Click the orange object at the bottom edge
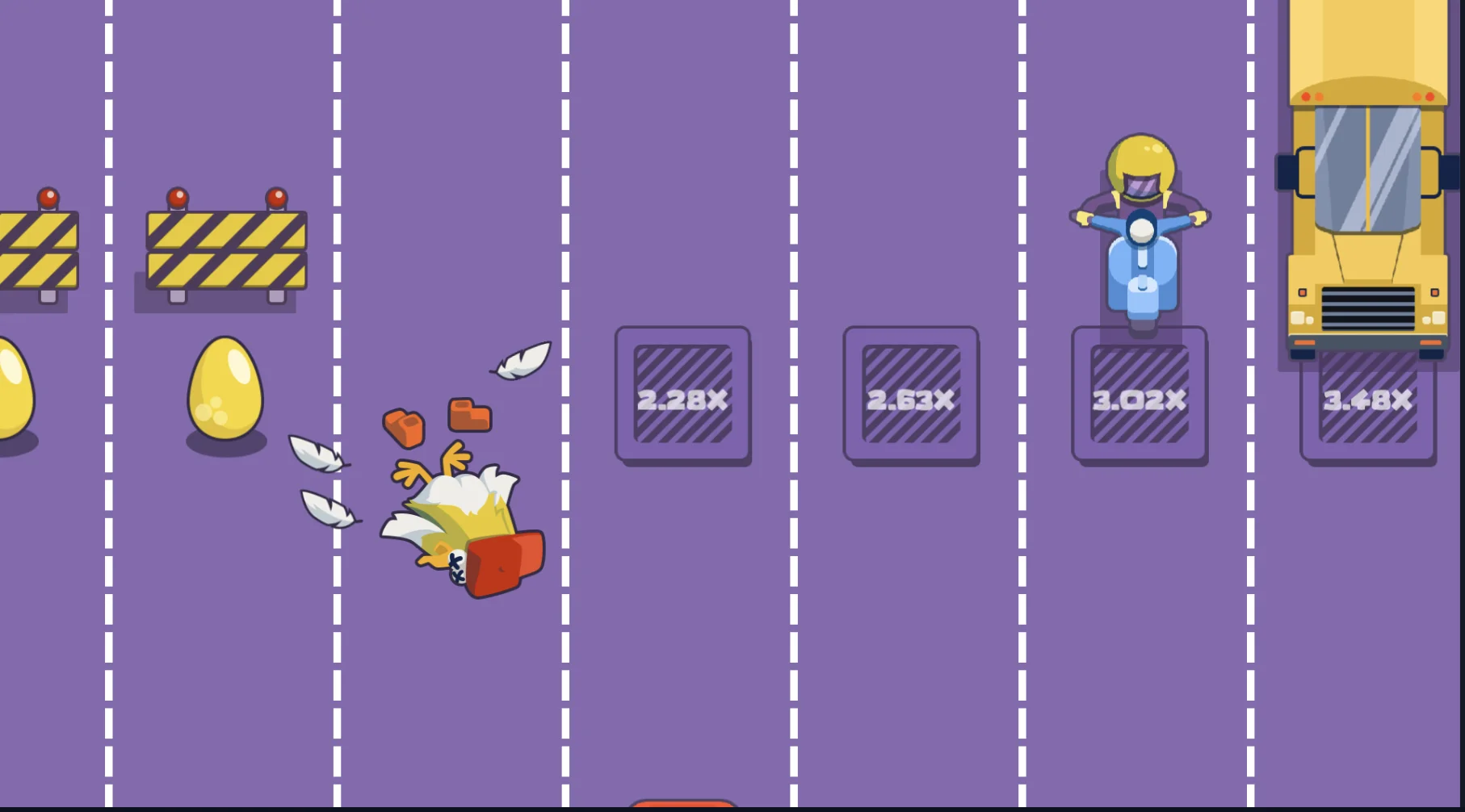Image resolution: width=1465 pixels, height=812 pixels. pos(682,808)
